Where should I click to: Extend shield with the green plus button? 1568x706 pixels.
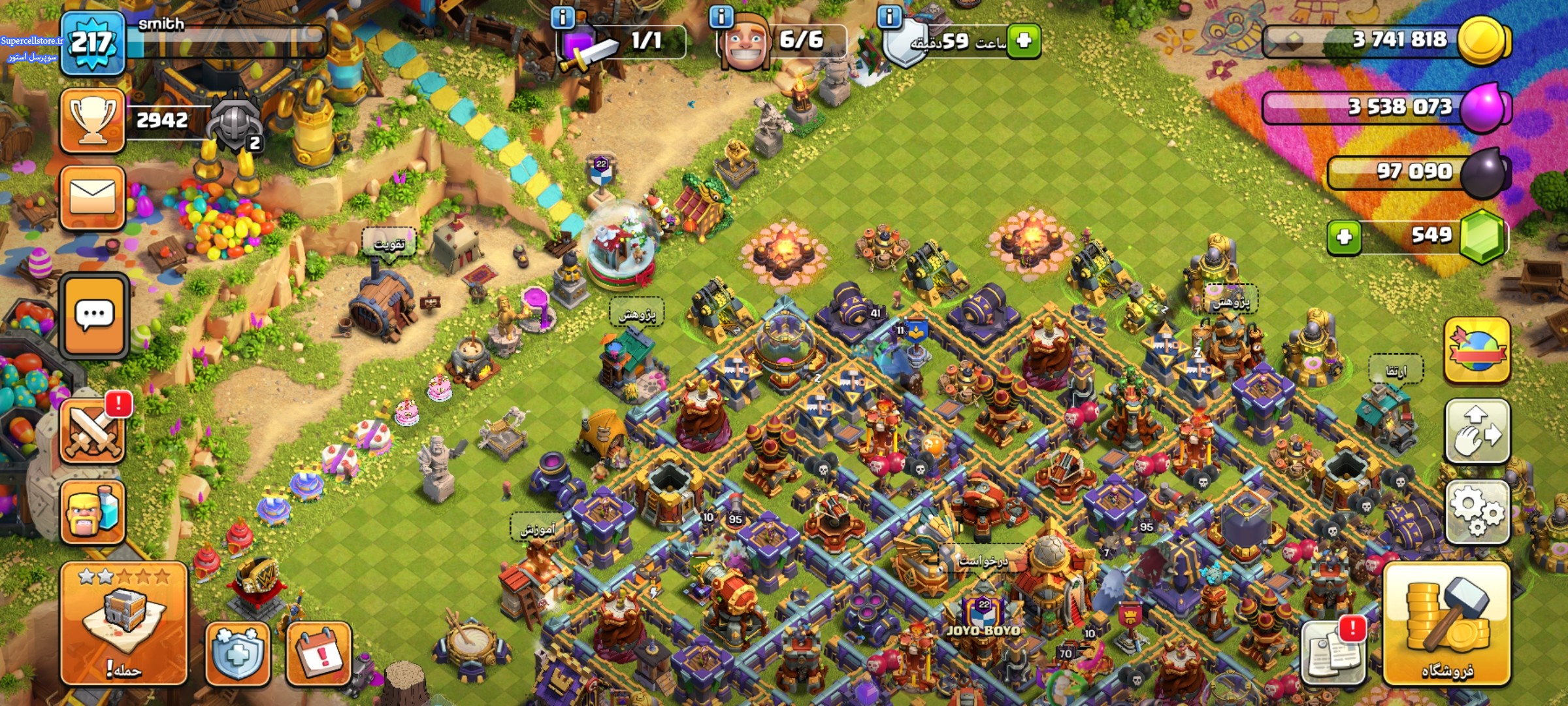click(1023, 41)
